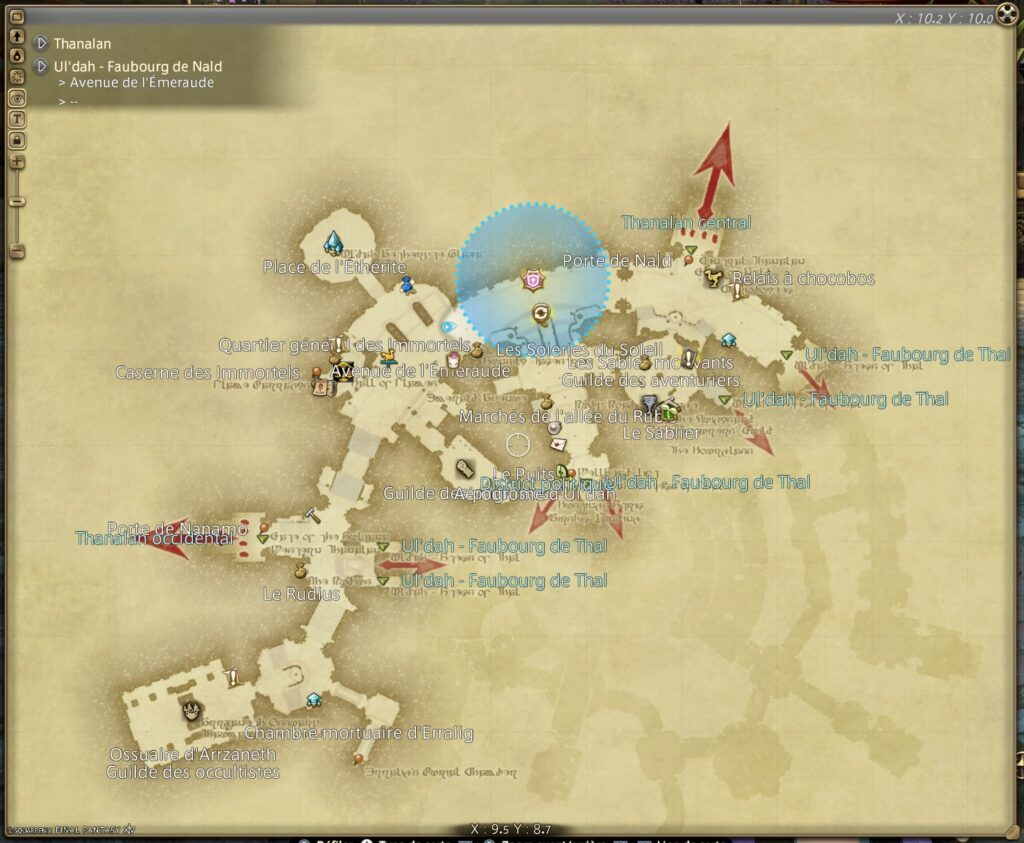Close the map window
The image size is (1024, 843).
tap(1007, 17)
